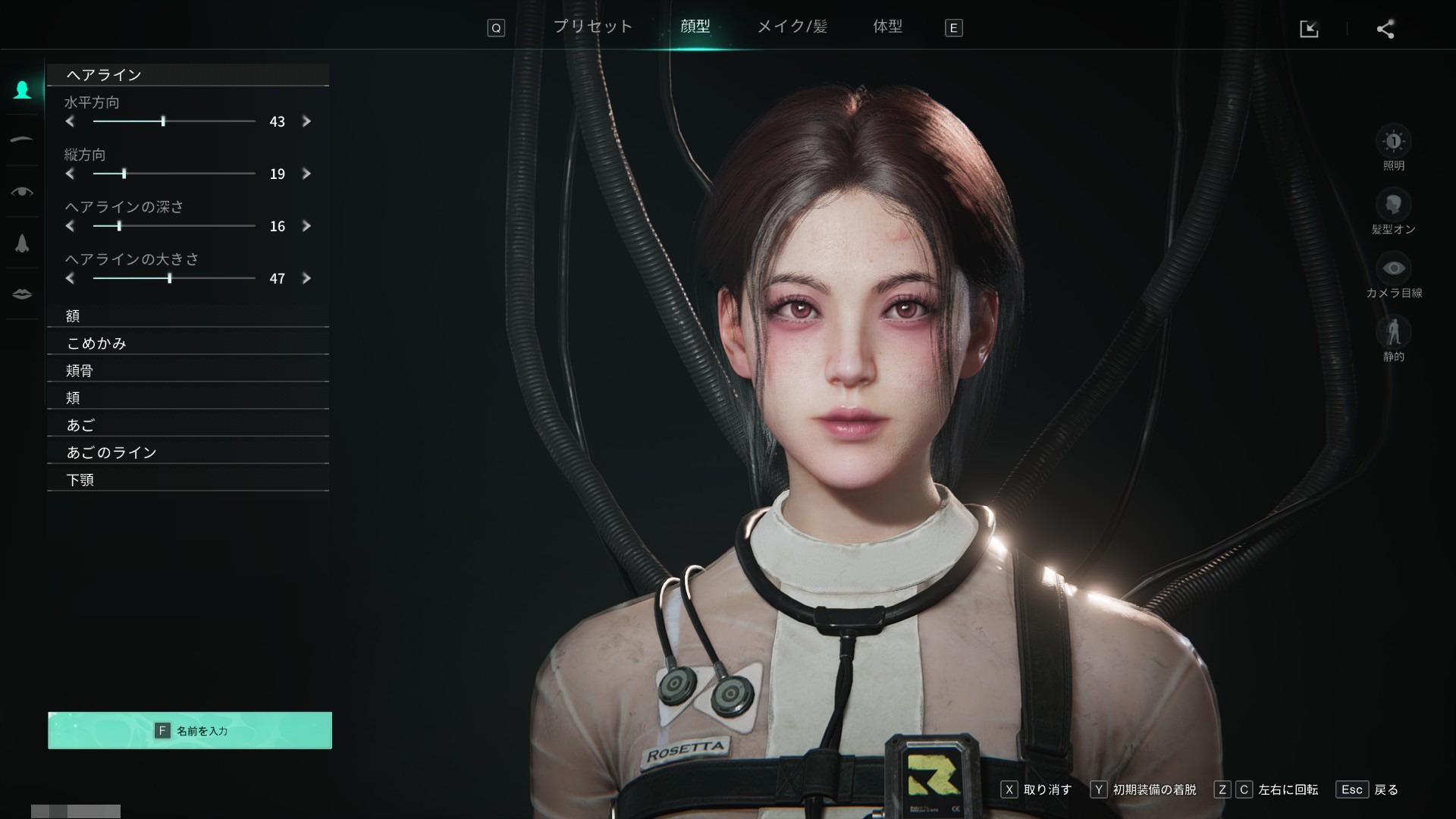Viewport: 1456px width, 819px height.
Task: Increase the 水平方向 value with right arrow
Action: pos(306,121)
